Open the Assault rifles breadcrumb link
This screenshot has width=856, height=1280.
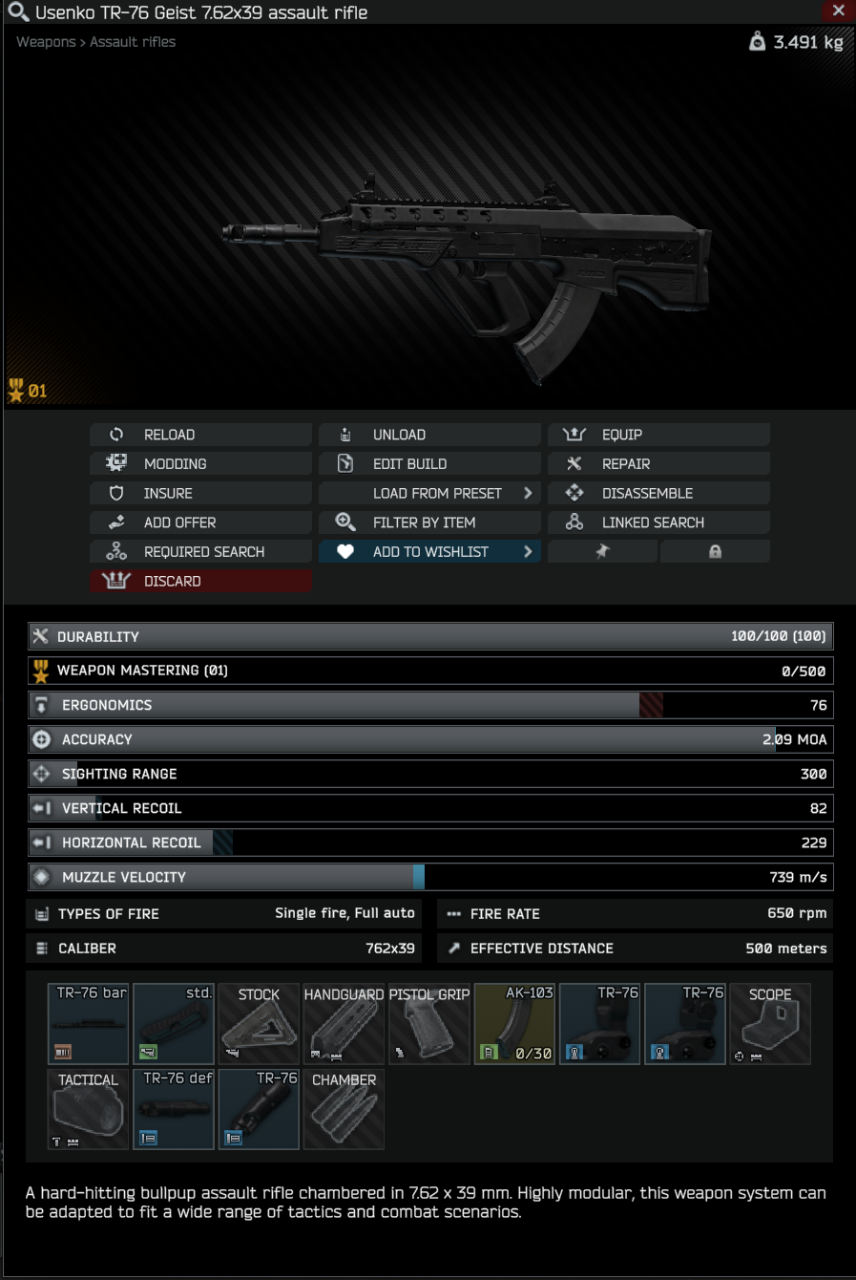133,42
